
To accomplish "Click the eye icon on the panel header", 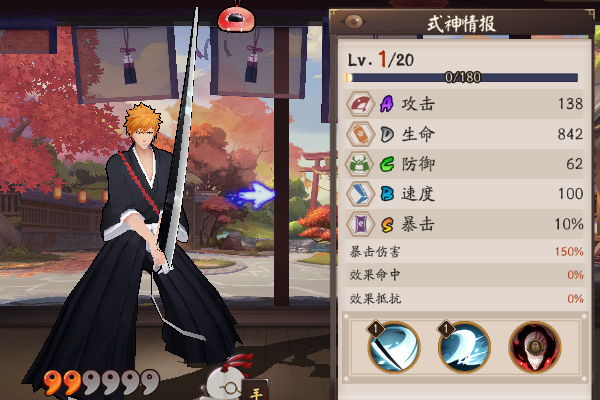I will (351, 21).
